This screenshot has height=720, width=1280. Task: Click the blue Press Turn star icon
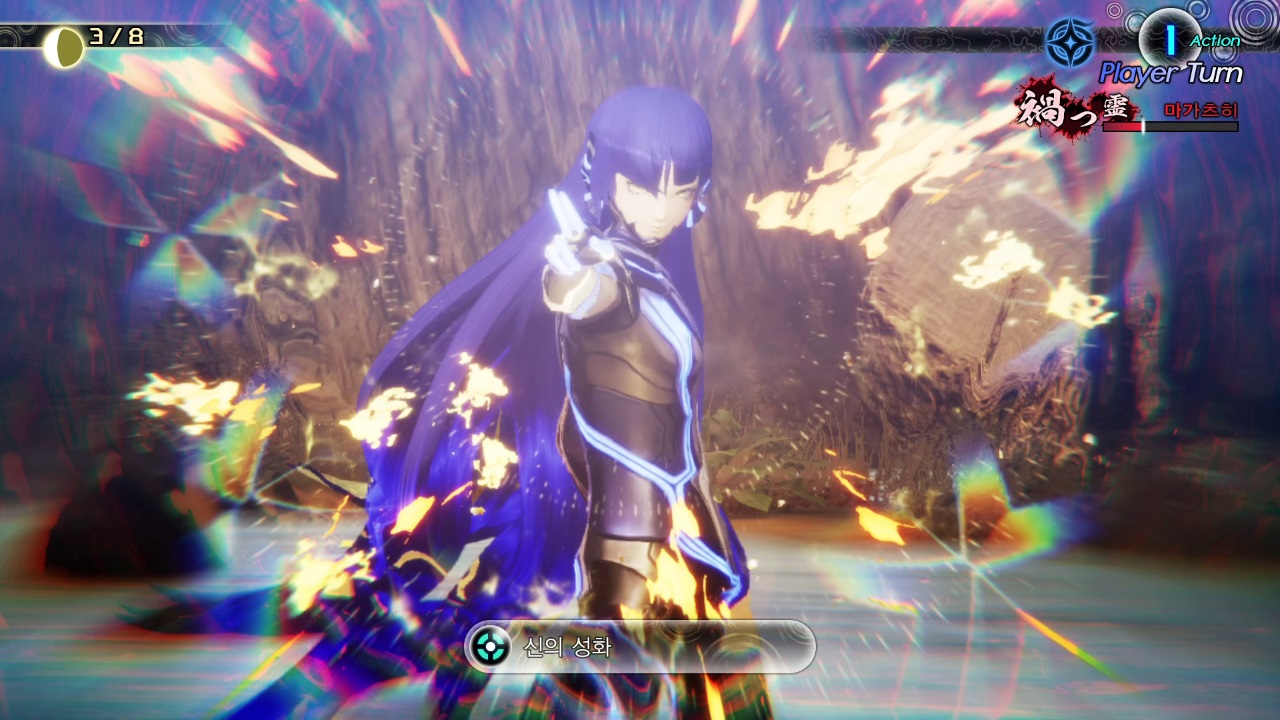tap(1072, 42)
